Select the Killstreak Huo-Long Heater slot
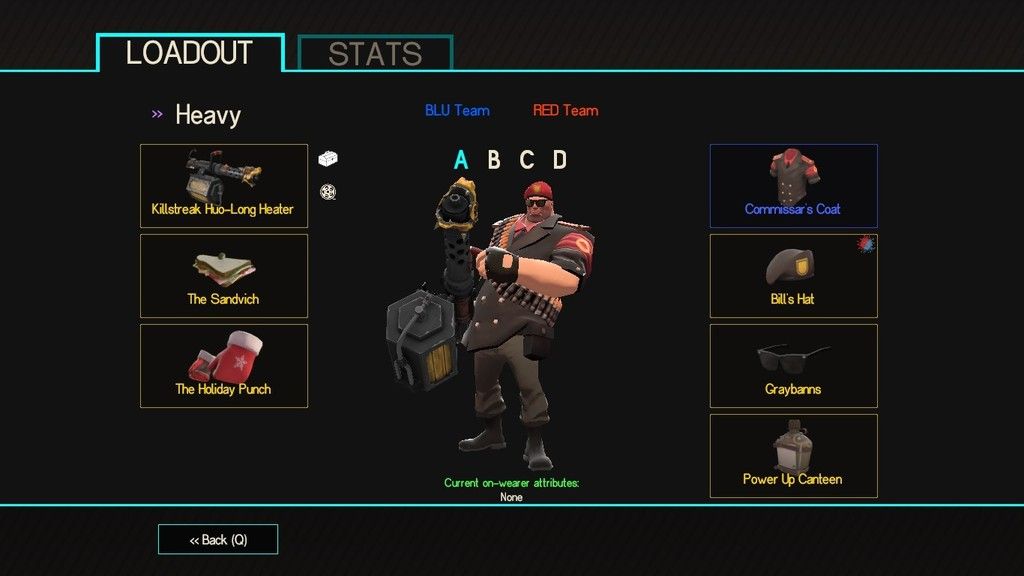 (223, 186)
